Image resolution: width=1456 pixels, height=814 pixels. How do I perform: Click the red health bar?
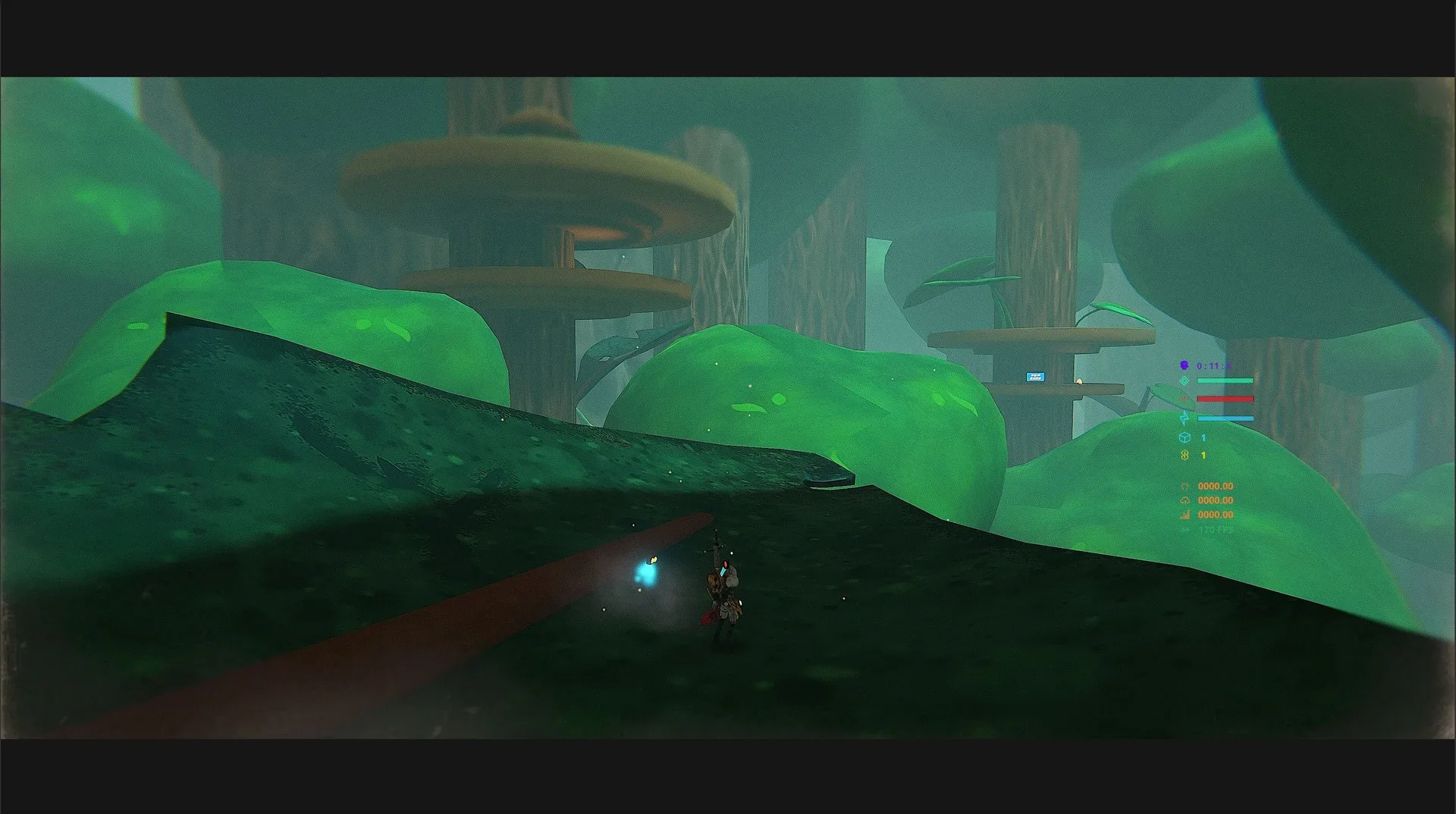coord(1225,398)
